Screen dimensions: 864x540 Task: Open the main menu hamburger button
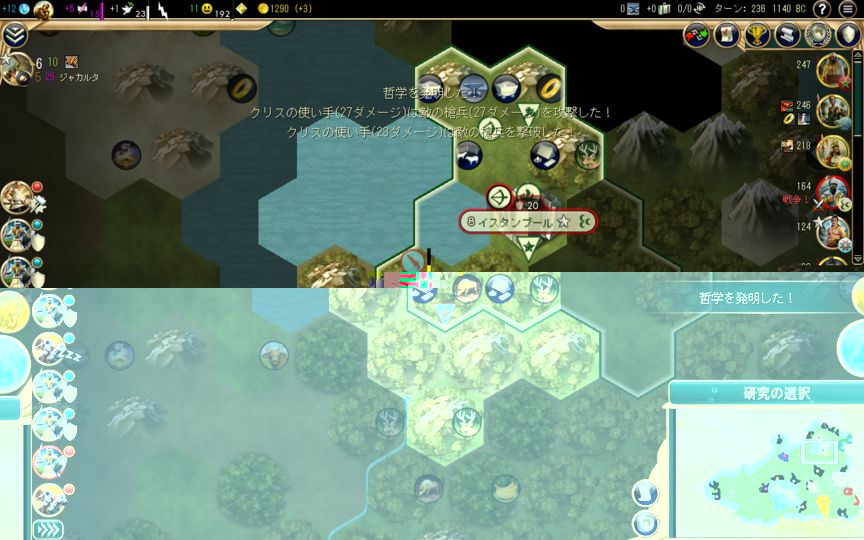(x=848, y=9)
